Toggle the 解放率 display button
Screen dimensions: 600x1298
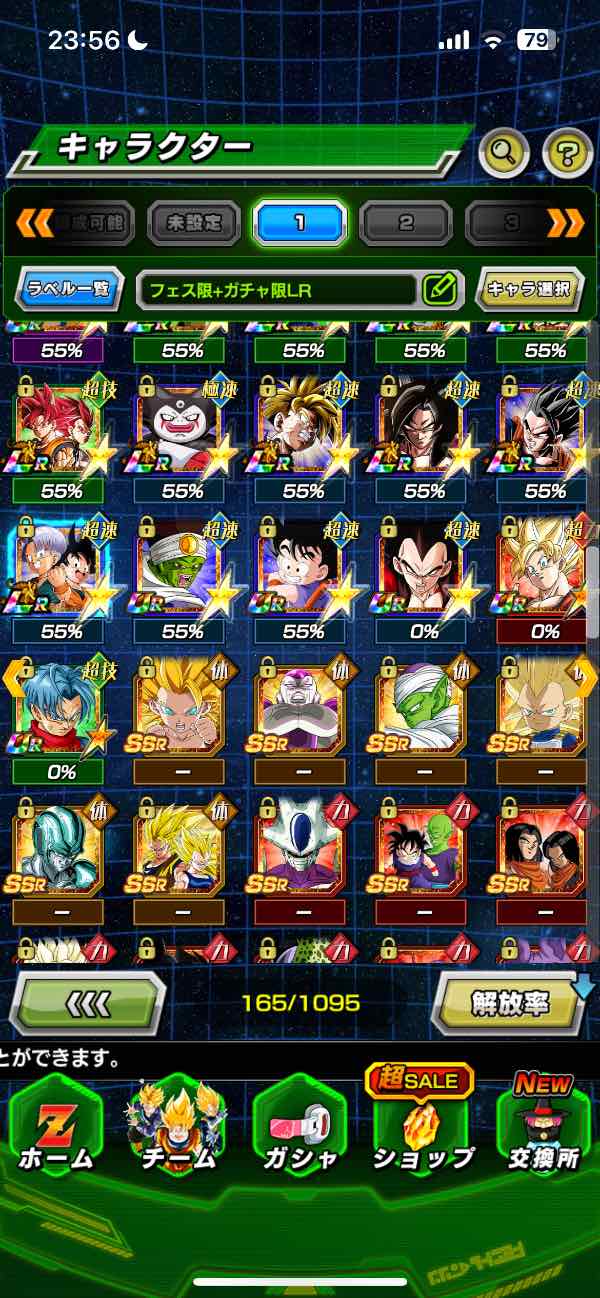pyautogui.click(x=510, y=1001)
